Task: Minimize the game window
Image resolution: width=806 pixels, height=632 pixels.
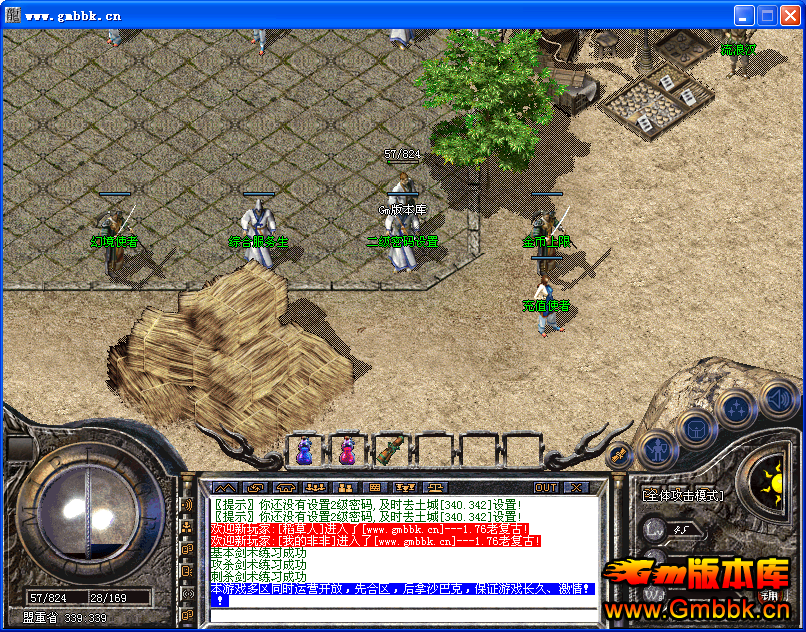Action: [x=745, y=15]
